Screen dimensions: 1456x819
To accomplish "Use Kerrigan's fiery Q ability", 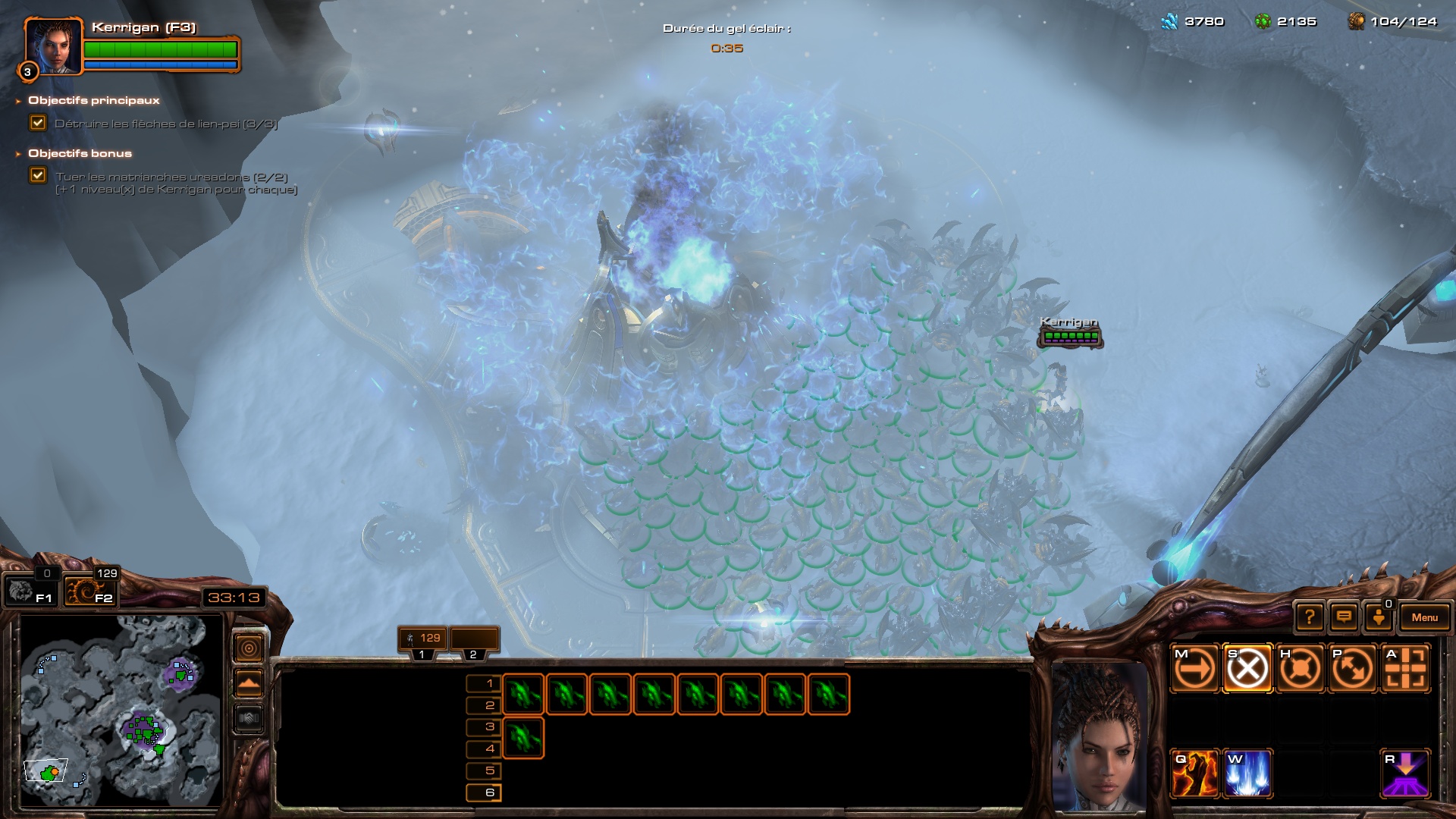I will click(x=1194, y=773).
